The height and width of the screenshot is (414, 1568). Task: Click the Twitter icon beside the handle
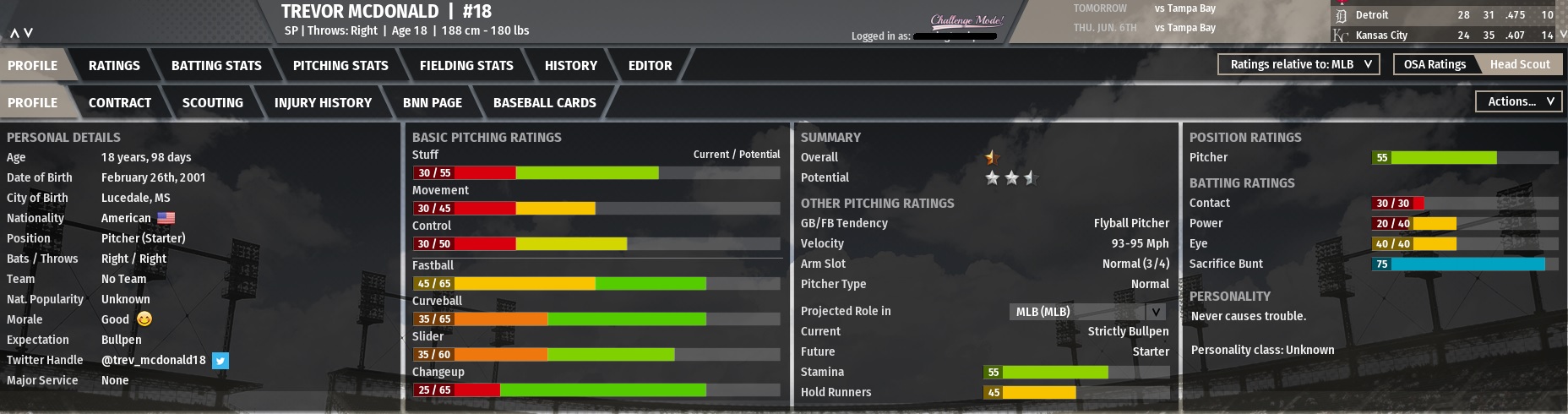tap(220, 361)
